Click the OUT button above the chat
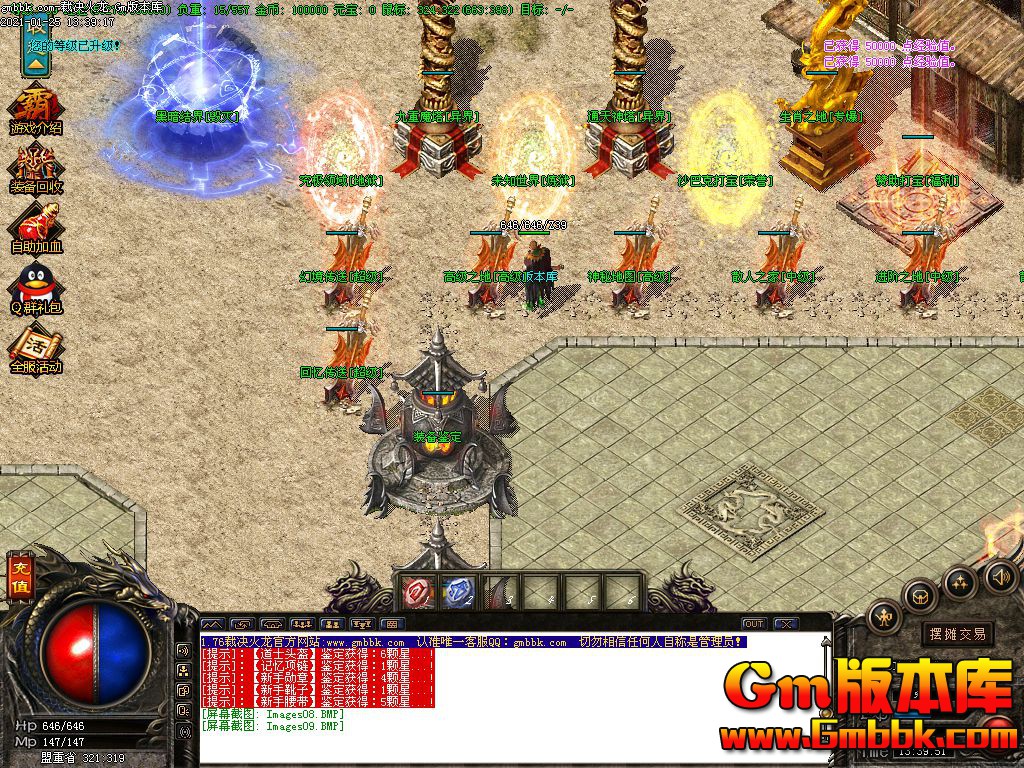Screen dimensions: 1024x768 click(x=754, y=624)
